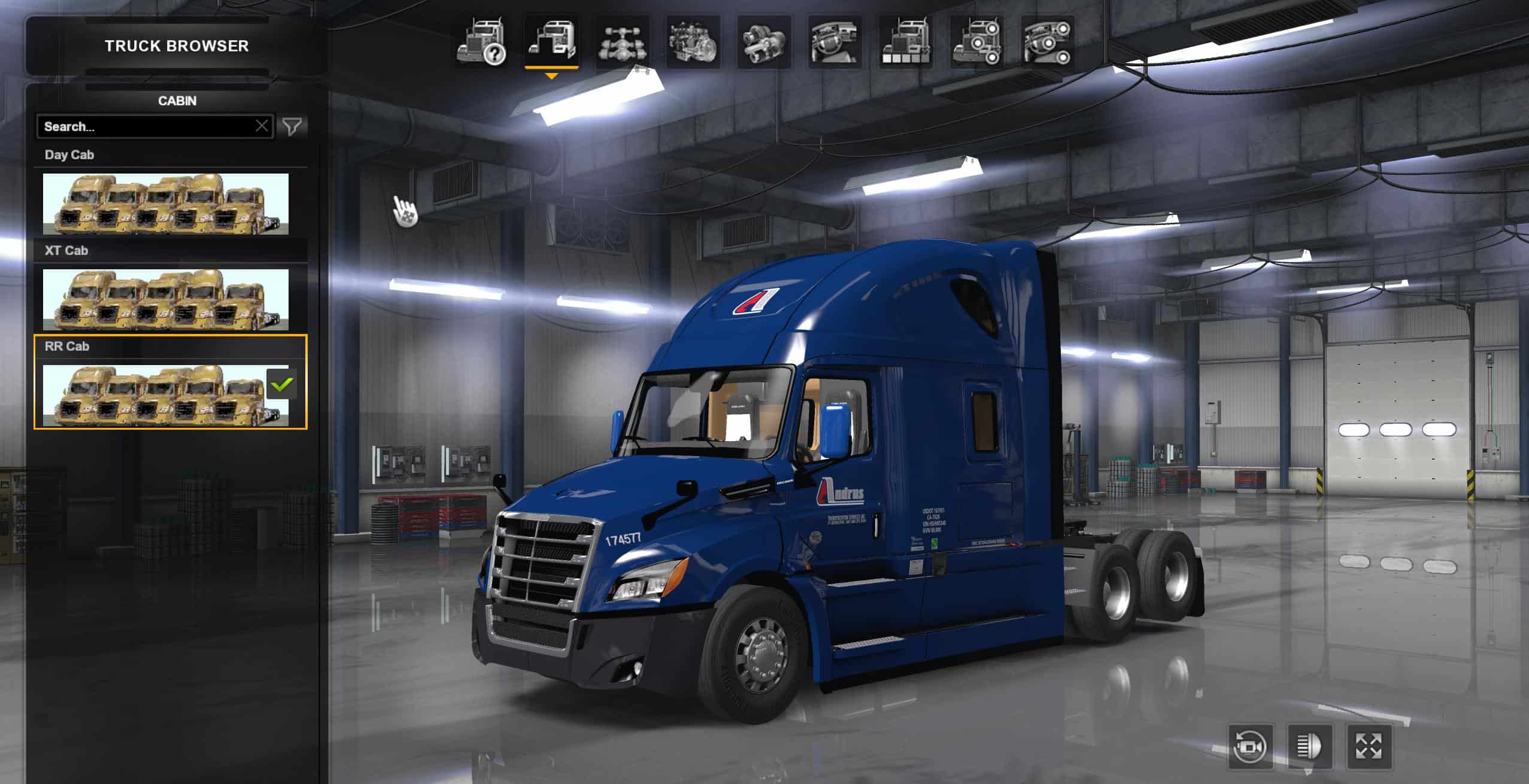This screenshot has width=1529, height=784.
Task: Reset the camera view
Action: (x=1251, y=747)
